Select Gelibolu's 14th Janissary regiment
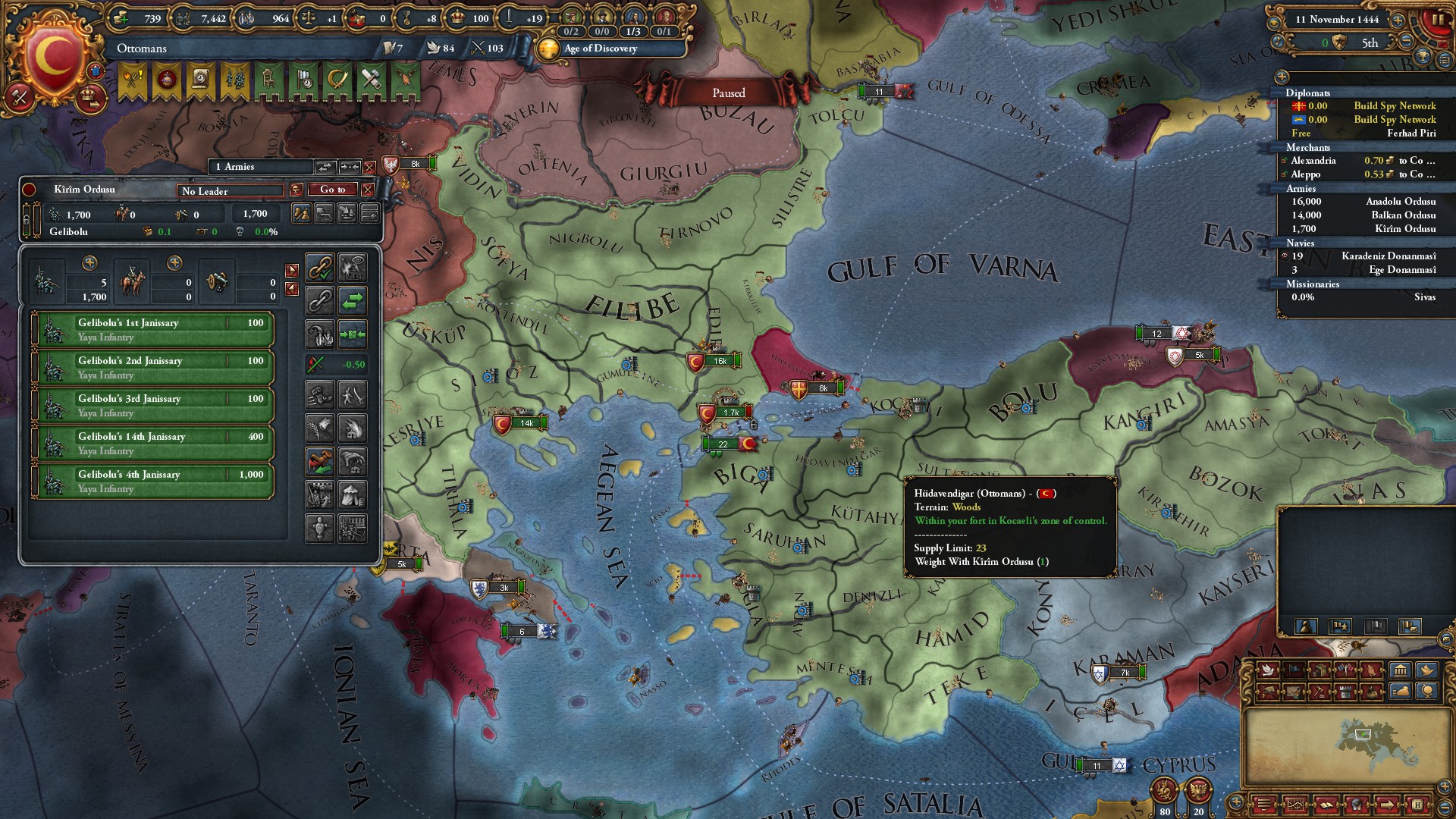This screenshot has height=819, width=1456. pyautogui.click(x=153, y=444)
